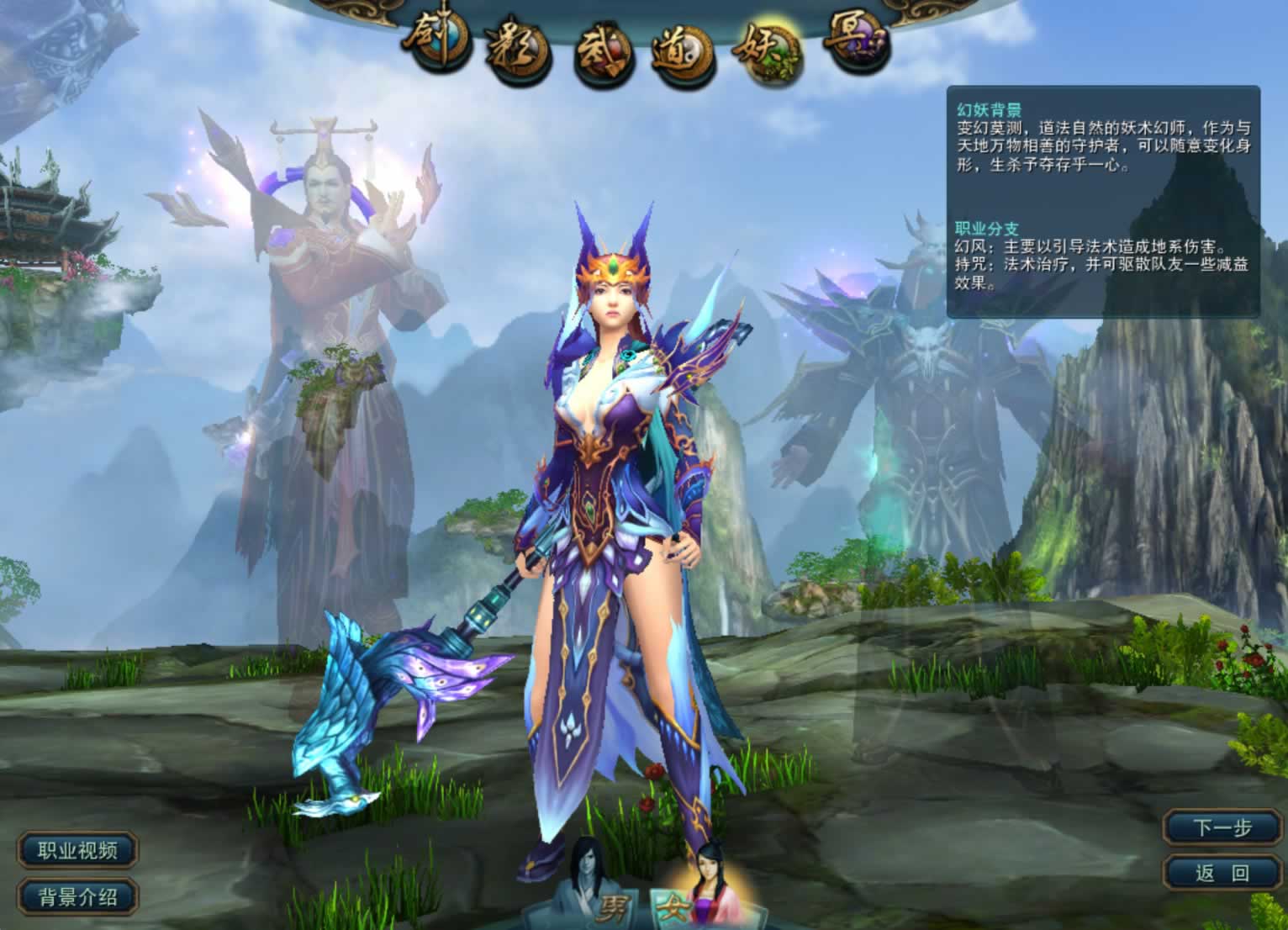
Task: Proceed with the 下一步 next step button
Action: (1222, 828)
